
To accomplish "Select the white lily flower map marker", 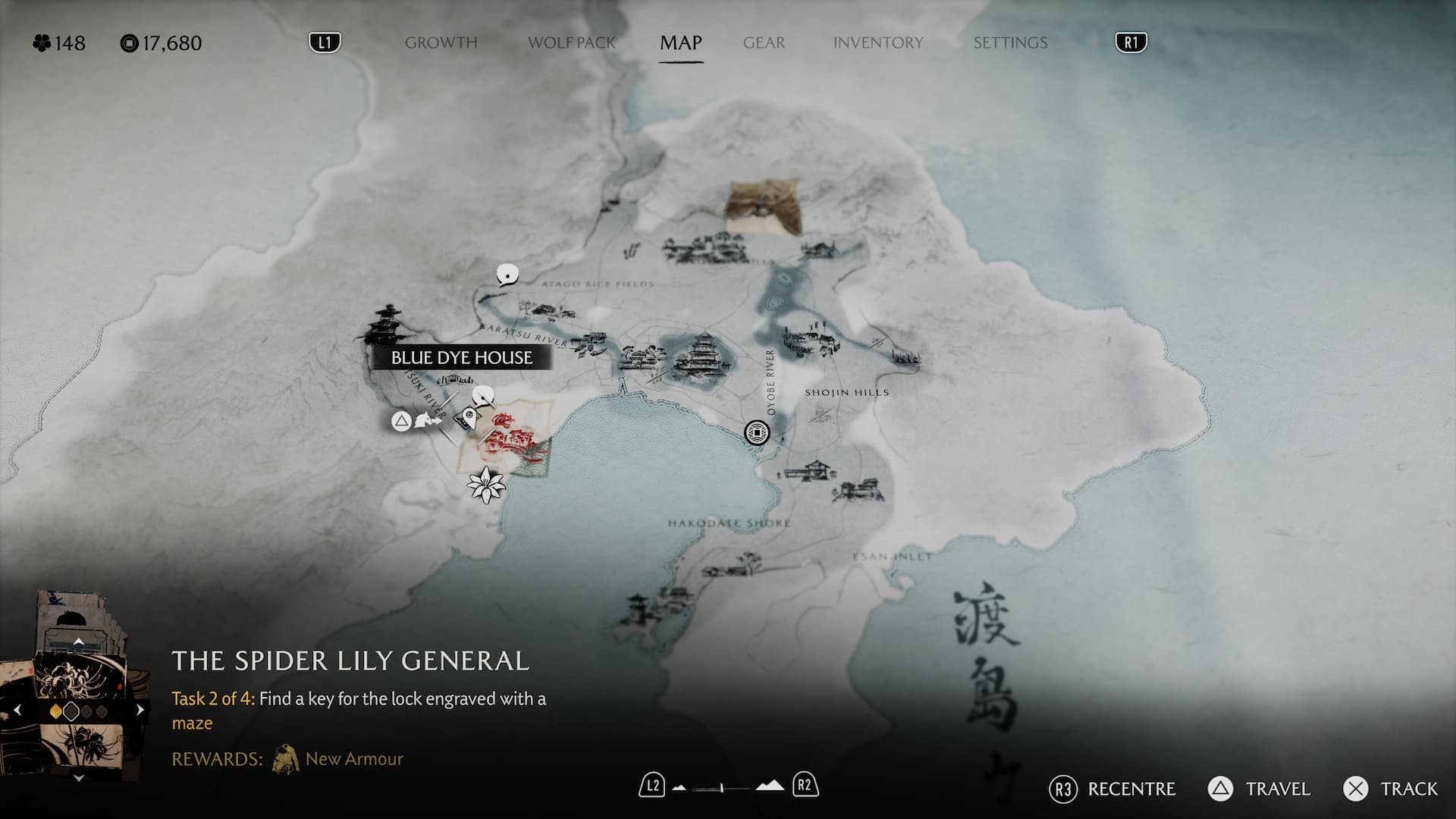I will click(485, 485).
